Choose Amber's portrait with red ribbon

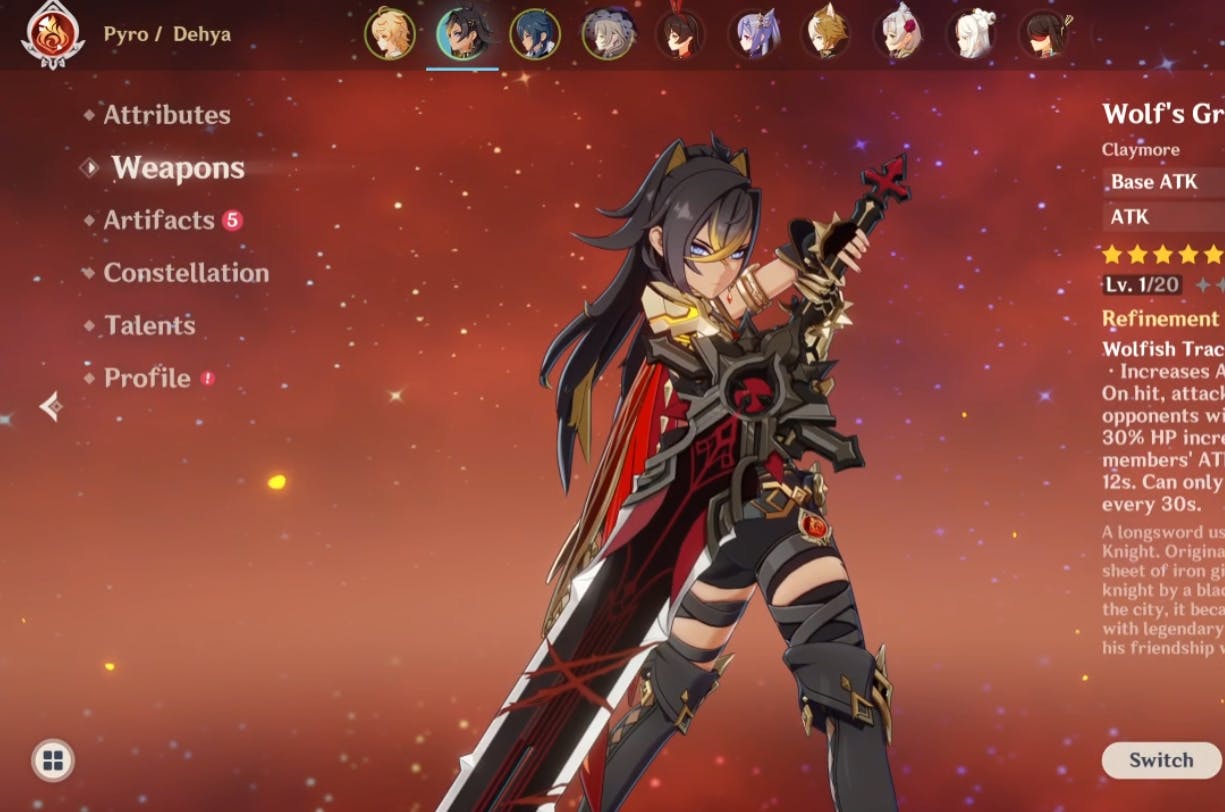tap(680, 34)
